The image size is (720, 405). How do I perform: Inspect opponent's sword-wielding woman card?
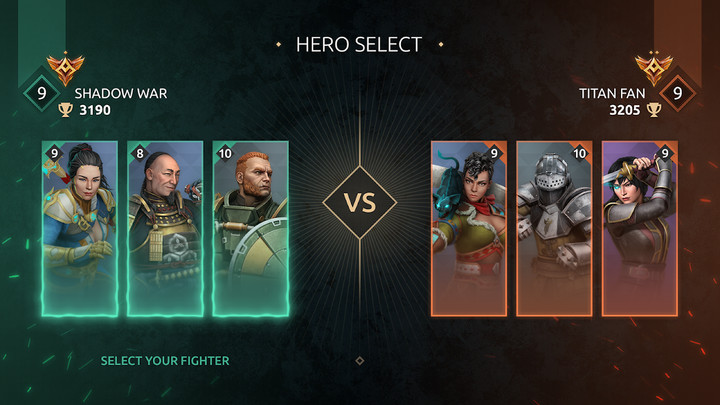point(640,228)
